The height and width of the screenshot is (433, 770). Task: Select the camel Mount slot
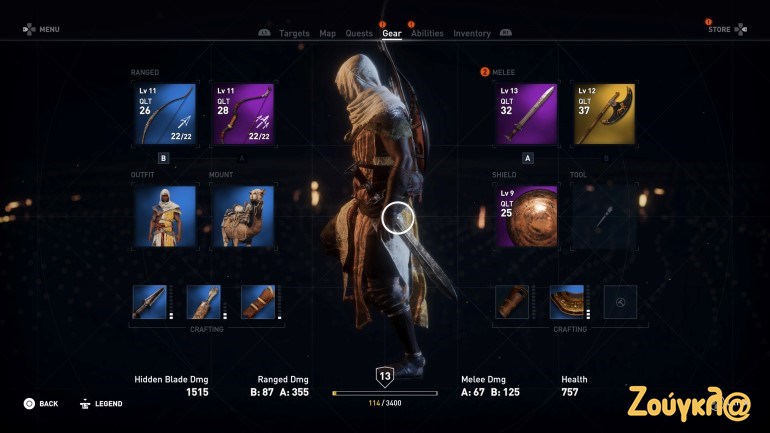click(242, 216)
